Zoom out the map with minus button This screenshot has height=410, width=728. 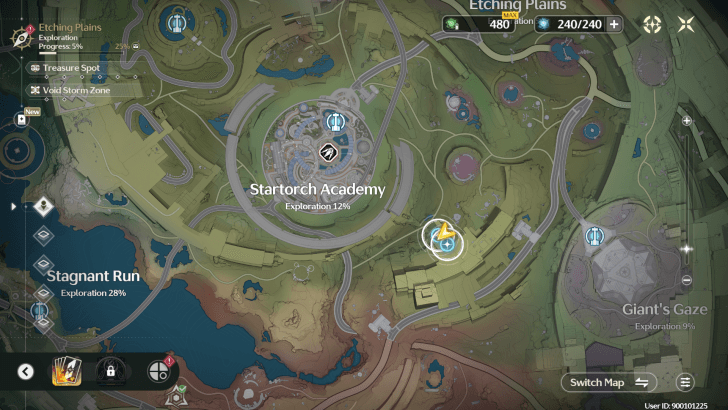(686, 280)
